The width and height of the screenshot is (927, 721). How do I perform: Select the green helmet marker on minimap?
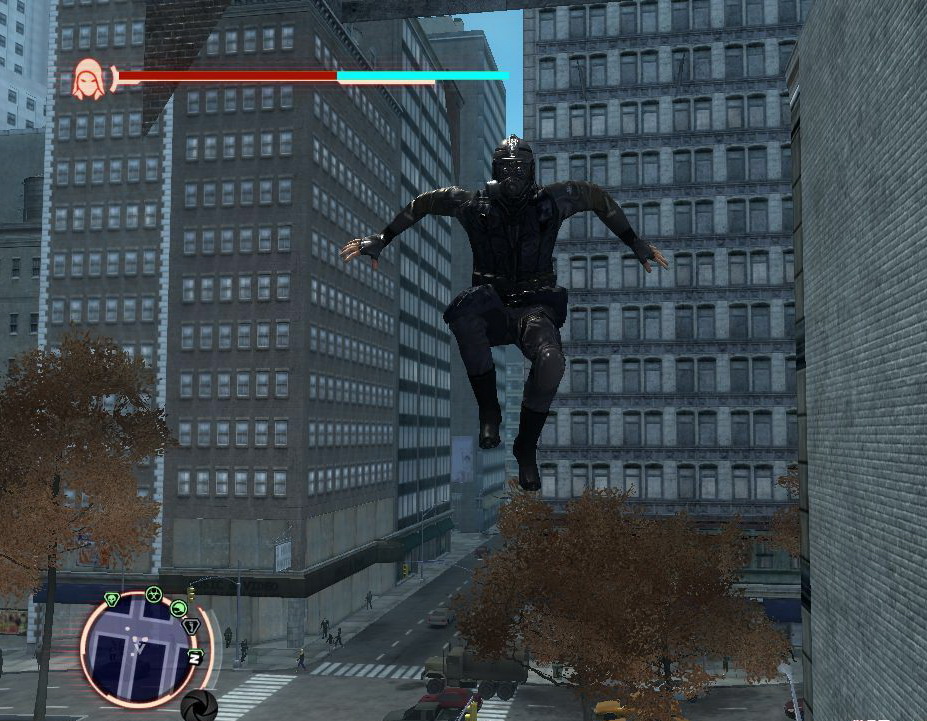179,607
